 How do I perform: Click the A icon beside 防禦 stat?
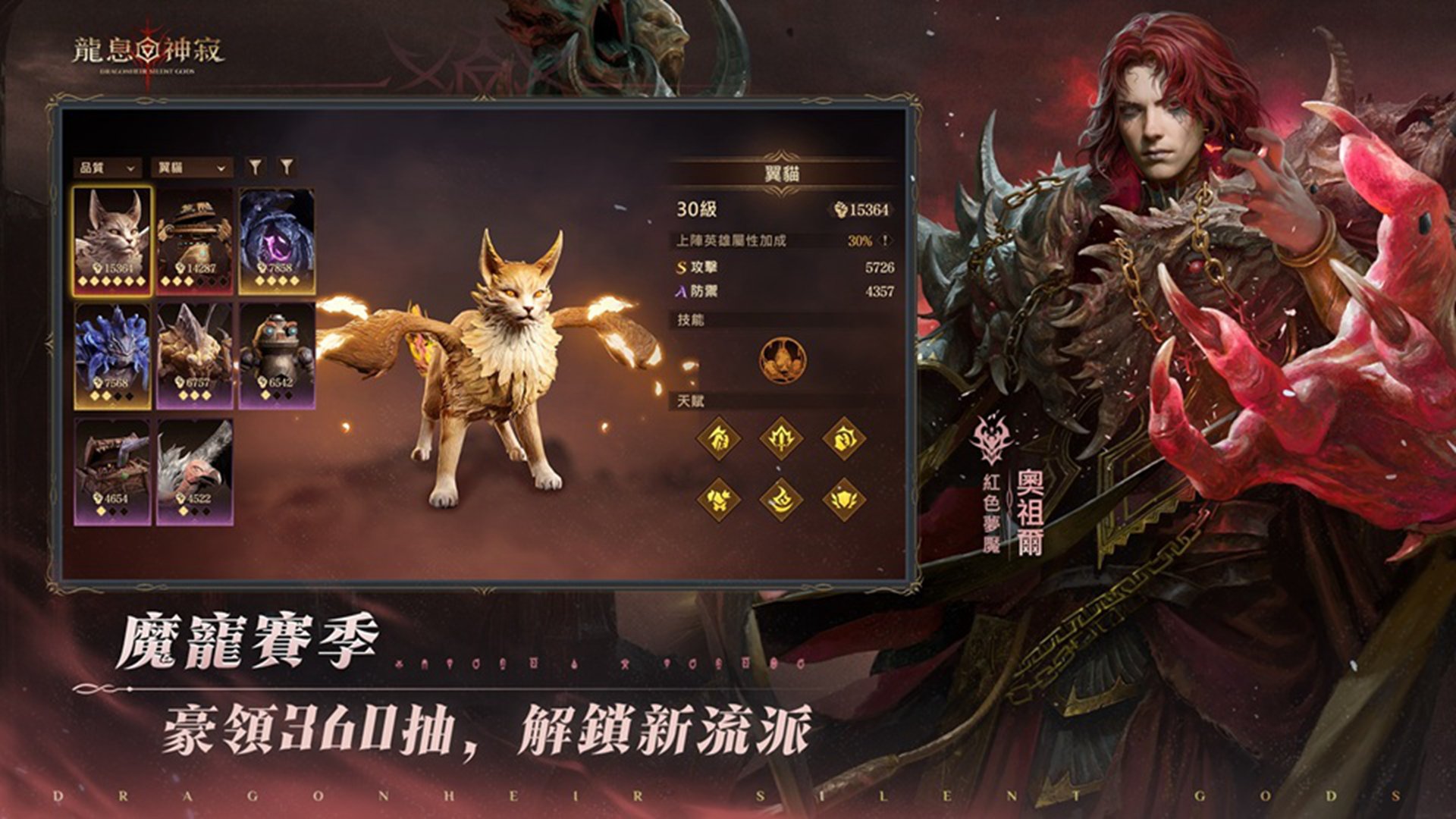(680, 290)
